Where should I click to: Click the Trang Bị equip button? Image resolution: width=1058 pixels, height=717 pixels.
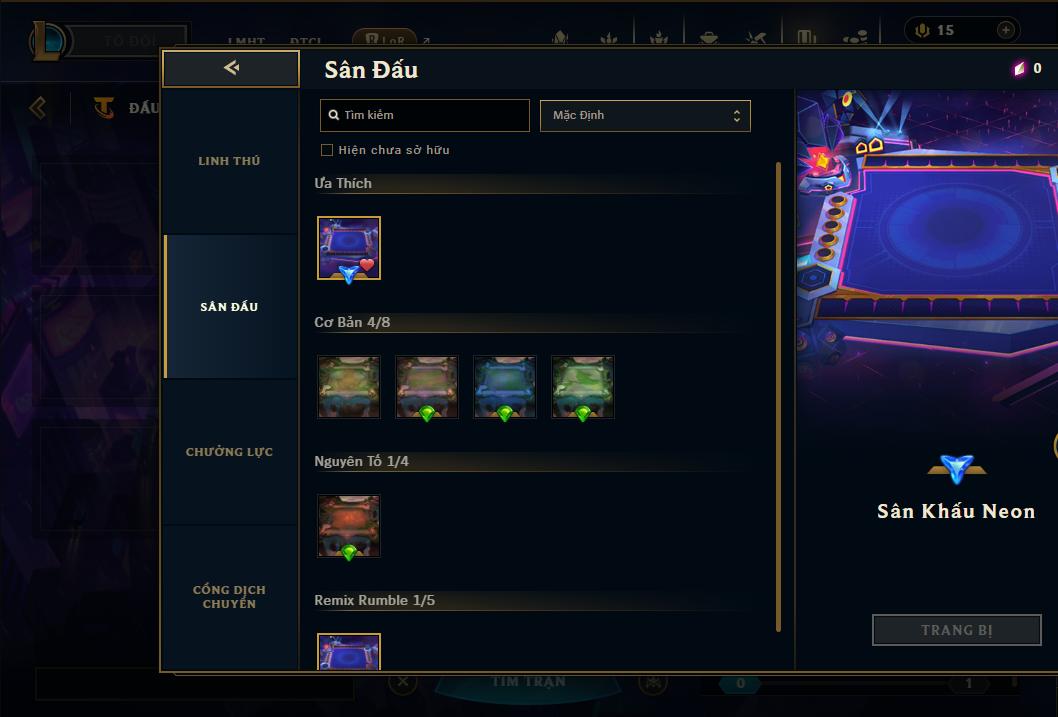(956, 630)
